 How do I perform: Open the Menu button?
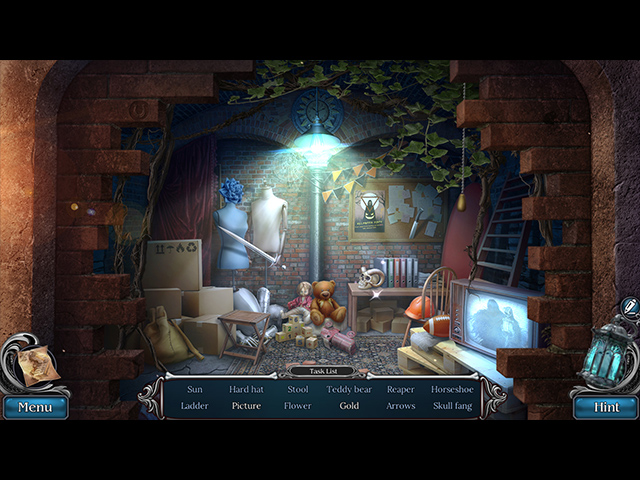click(35, 408)
